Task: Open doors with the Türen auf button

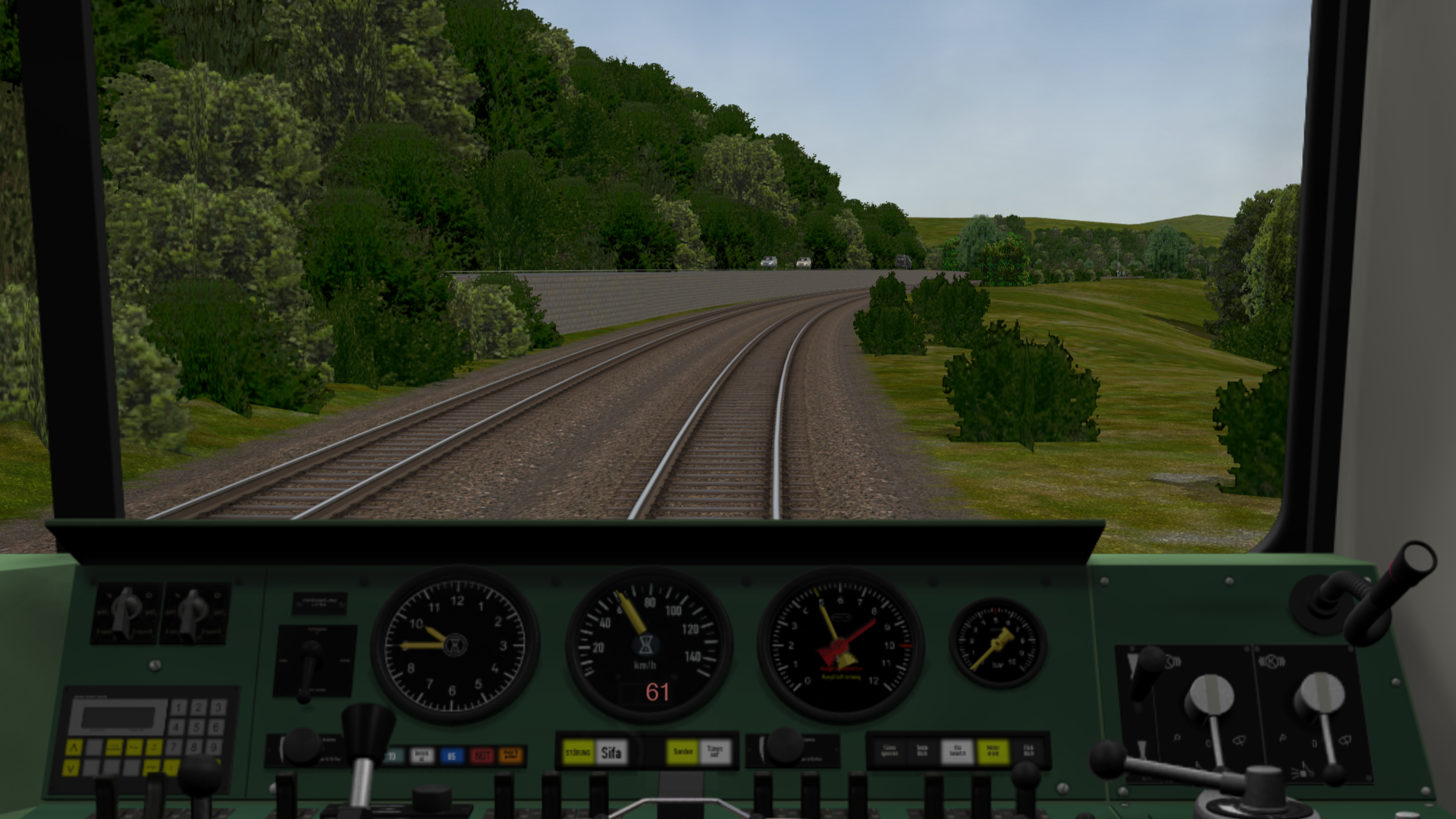Action: point(714,752)
